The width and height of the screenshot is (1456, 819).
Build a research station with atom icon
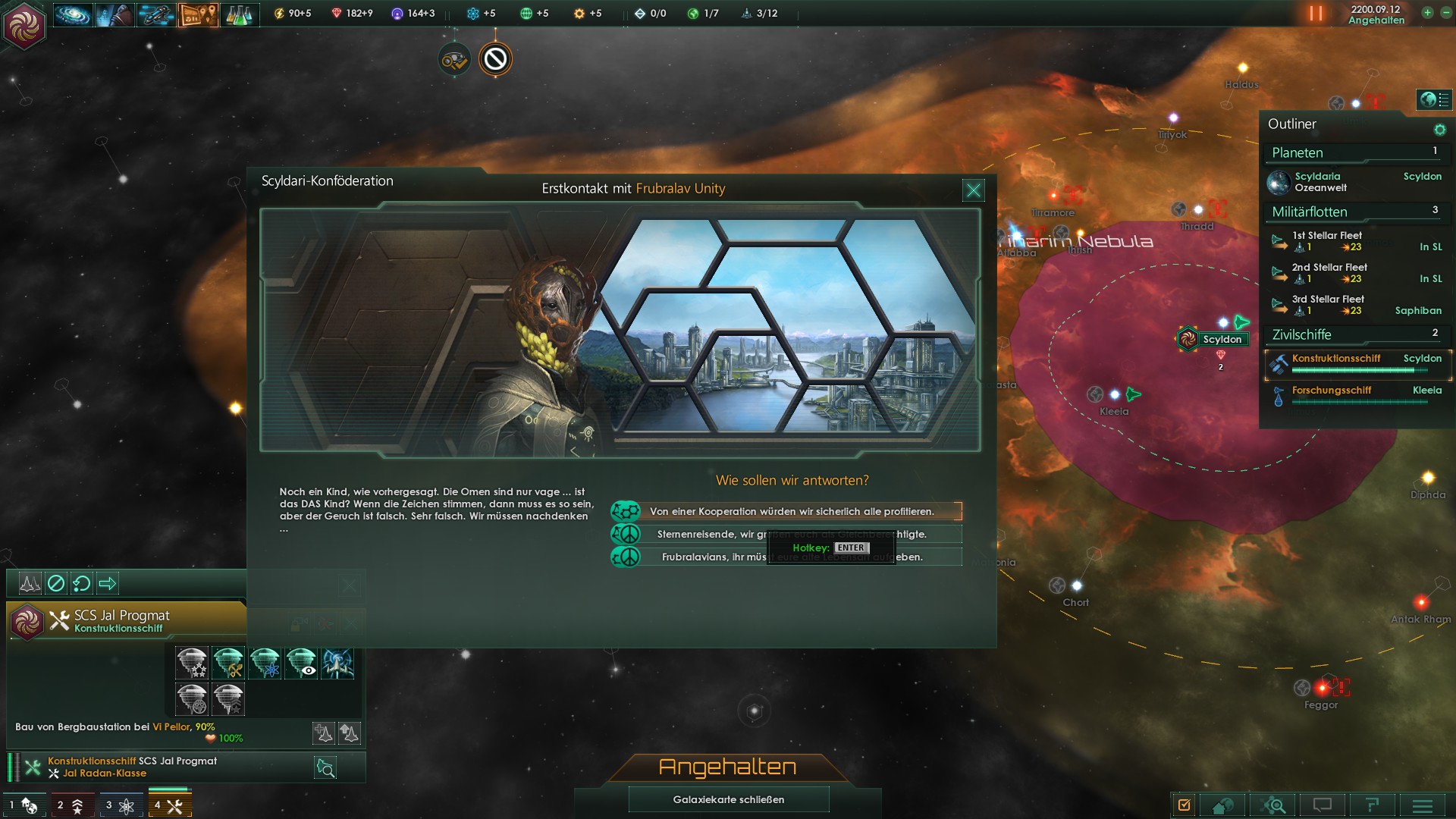click(x=265, y=663)
